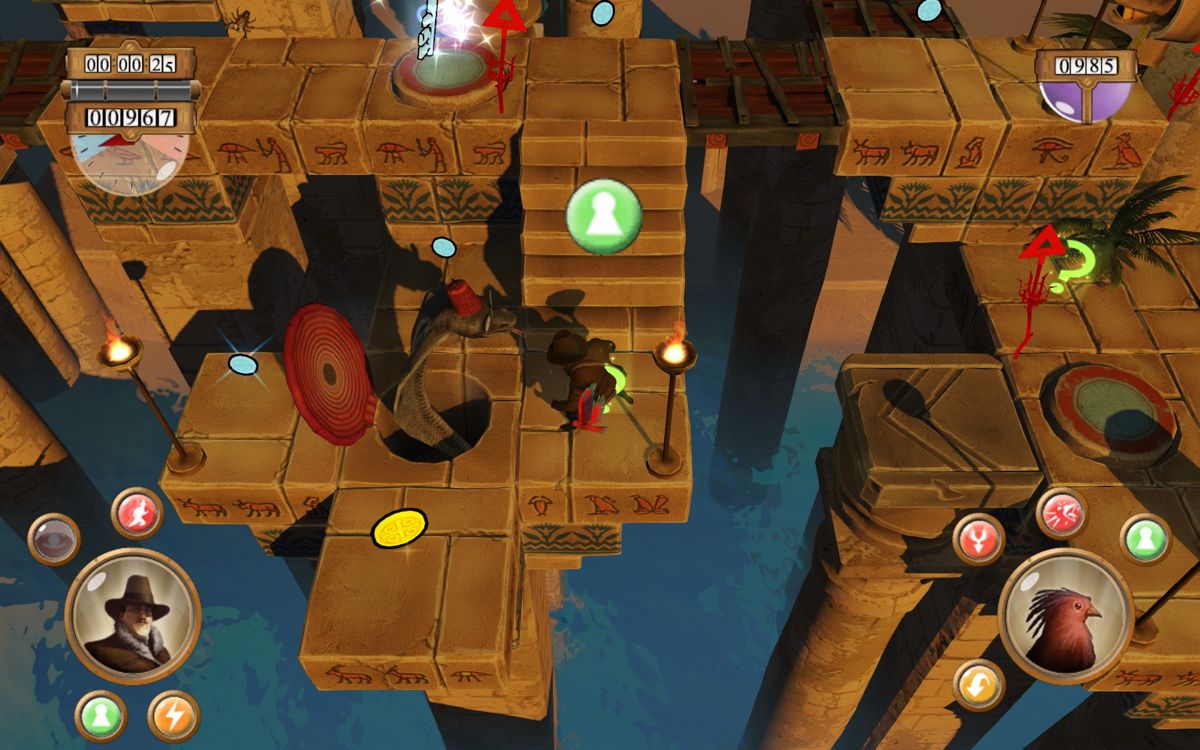Select the explorer character portrait
The width and height of the screenshot is (1200, 750).
(x=132, y=616)
